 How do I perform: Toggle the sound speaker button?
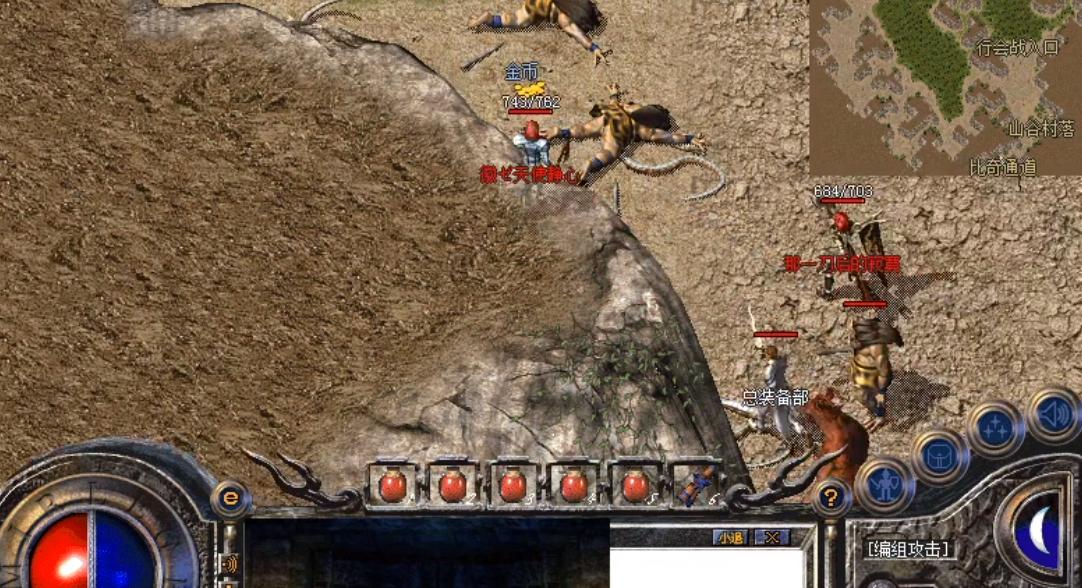pos(1052,413)
